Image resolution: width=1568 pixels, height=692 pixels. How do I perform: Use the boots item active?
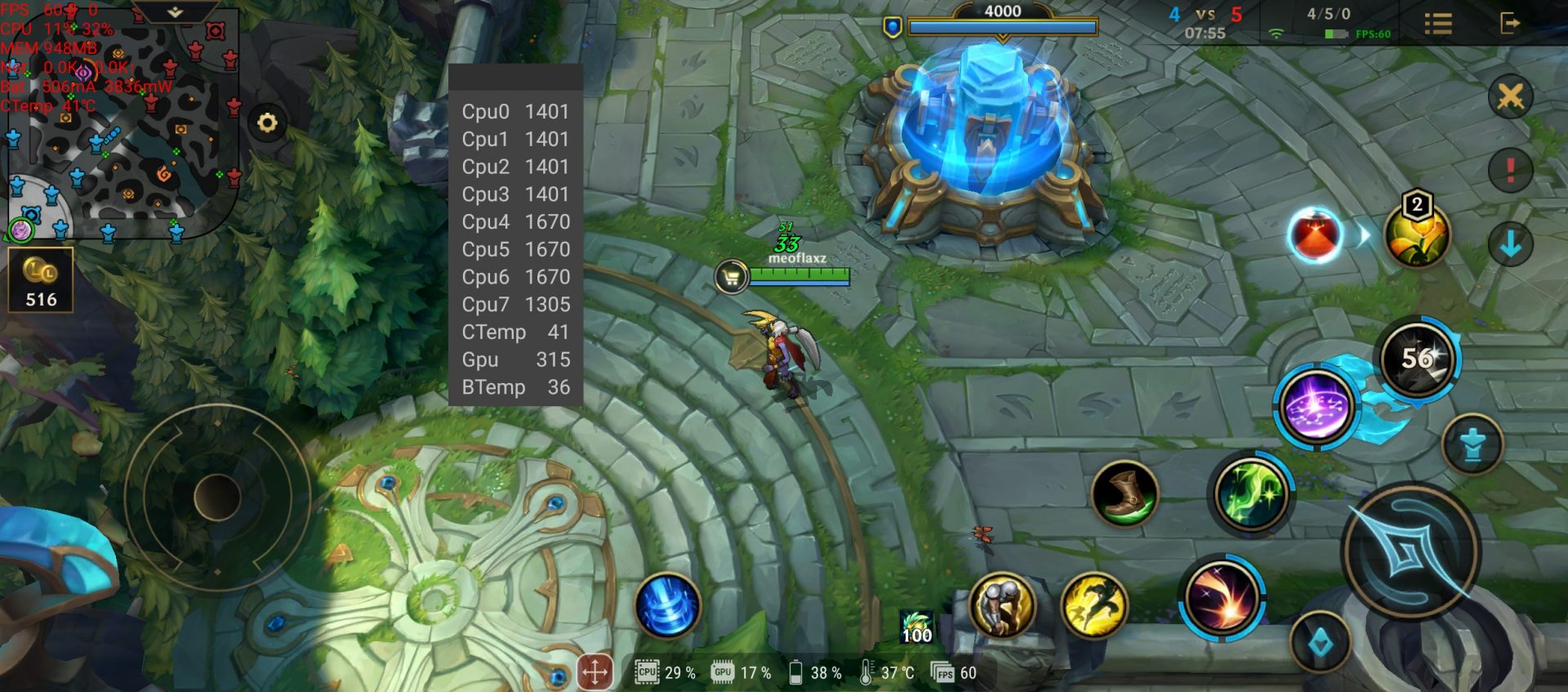[x=1125, y=493]
